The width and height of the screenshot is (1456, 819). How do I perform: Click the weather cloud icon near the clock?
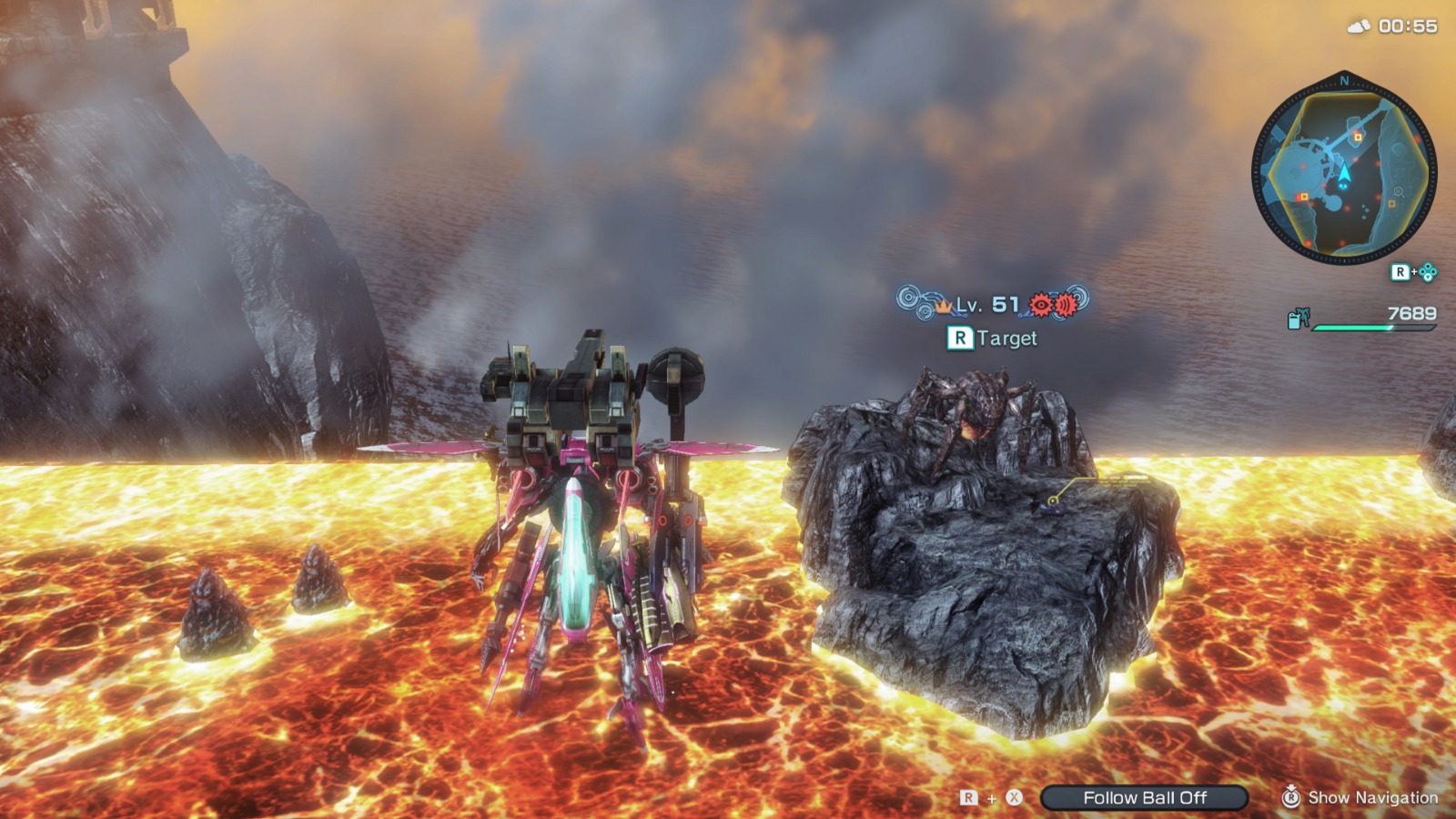[1357, 26]
